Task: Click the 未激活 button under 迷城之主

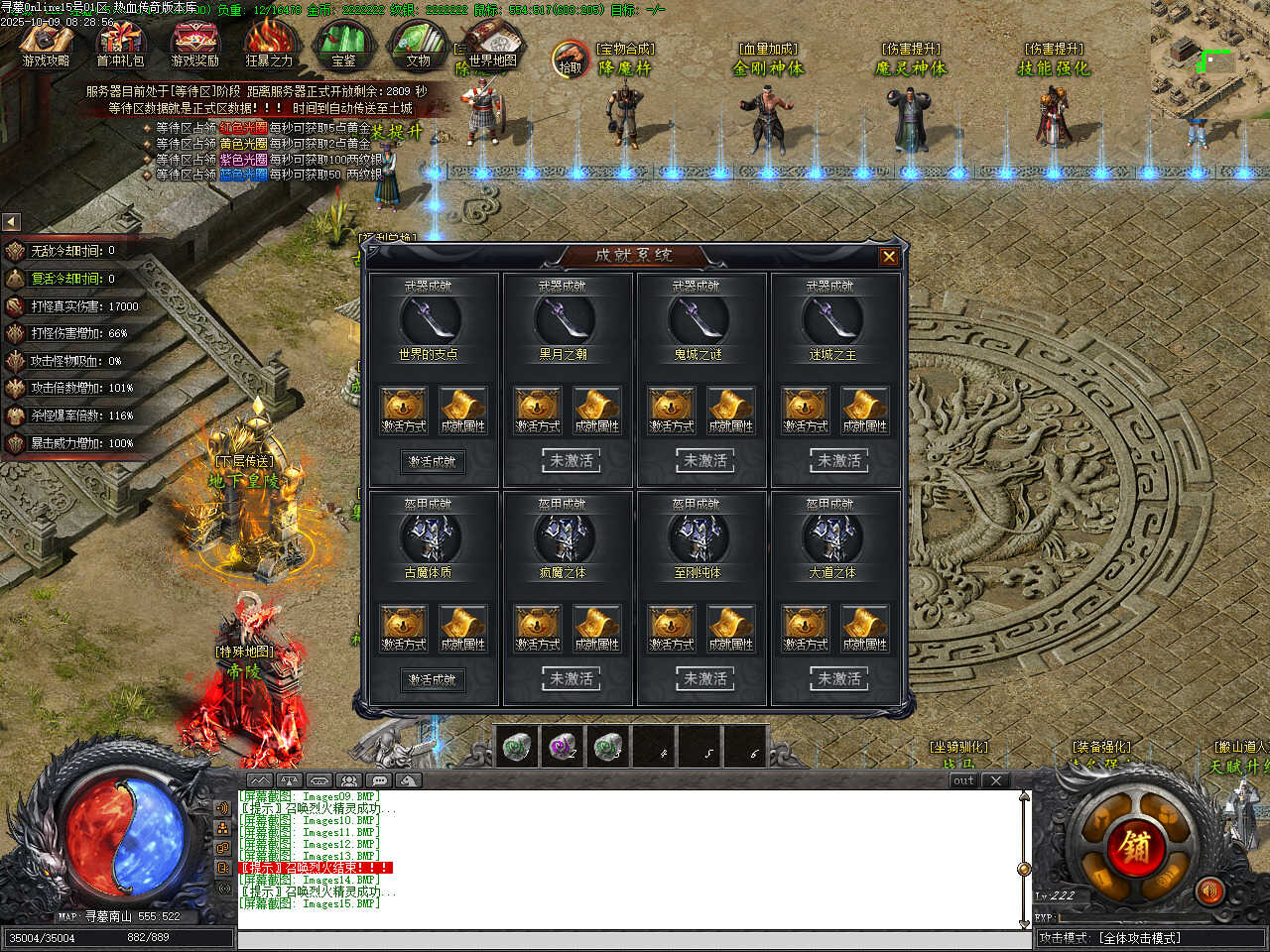Action: (839, 461)
